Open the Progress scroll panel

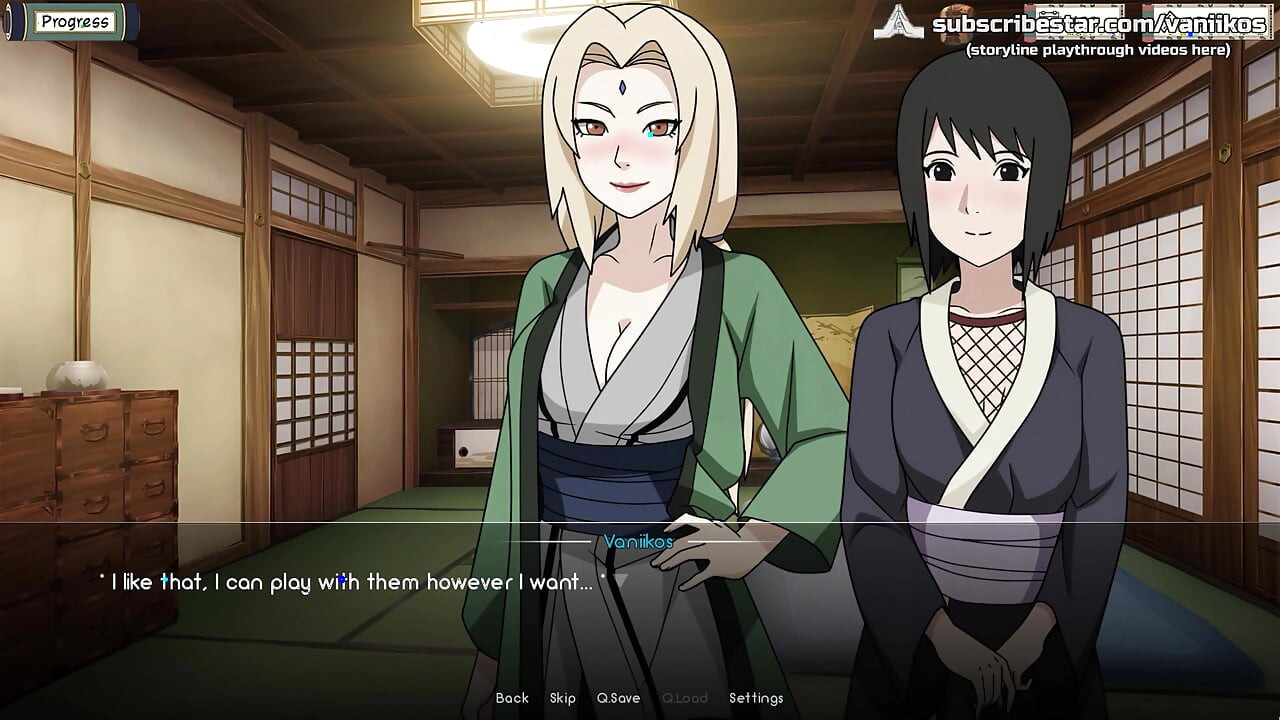point(75,21)
